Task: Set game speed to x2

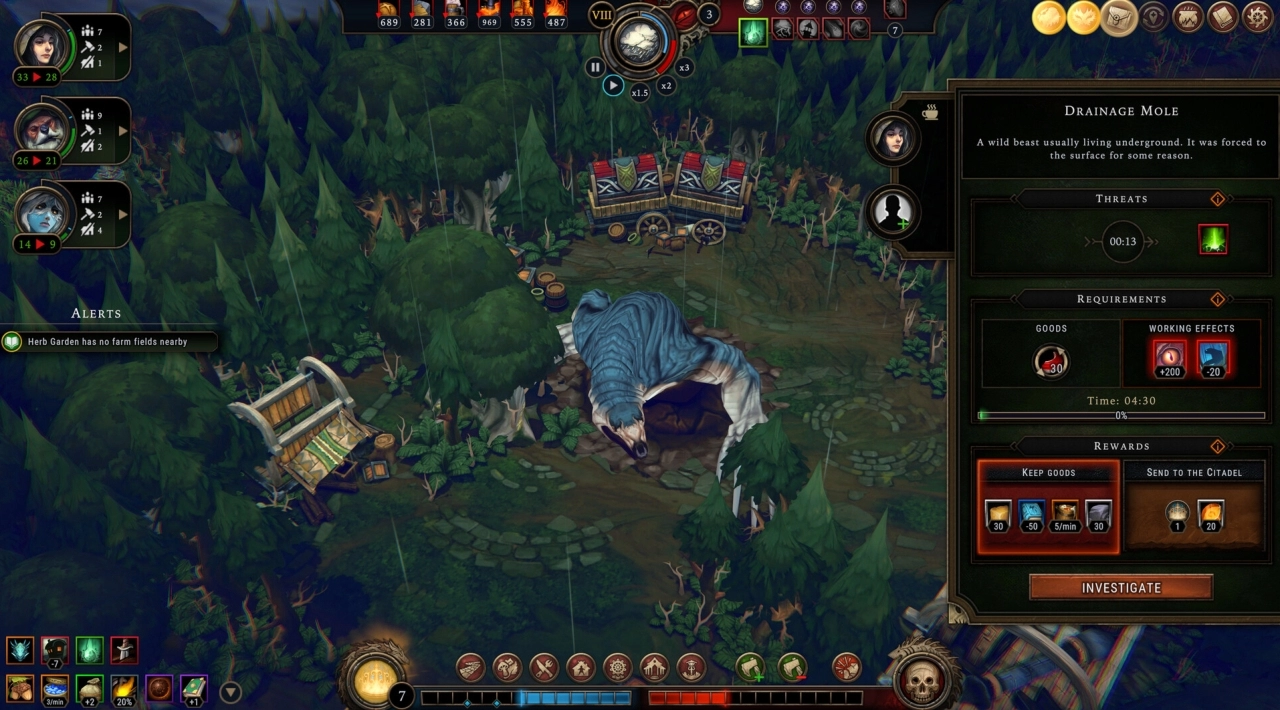Action: [666, 86]
